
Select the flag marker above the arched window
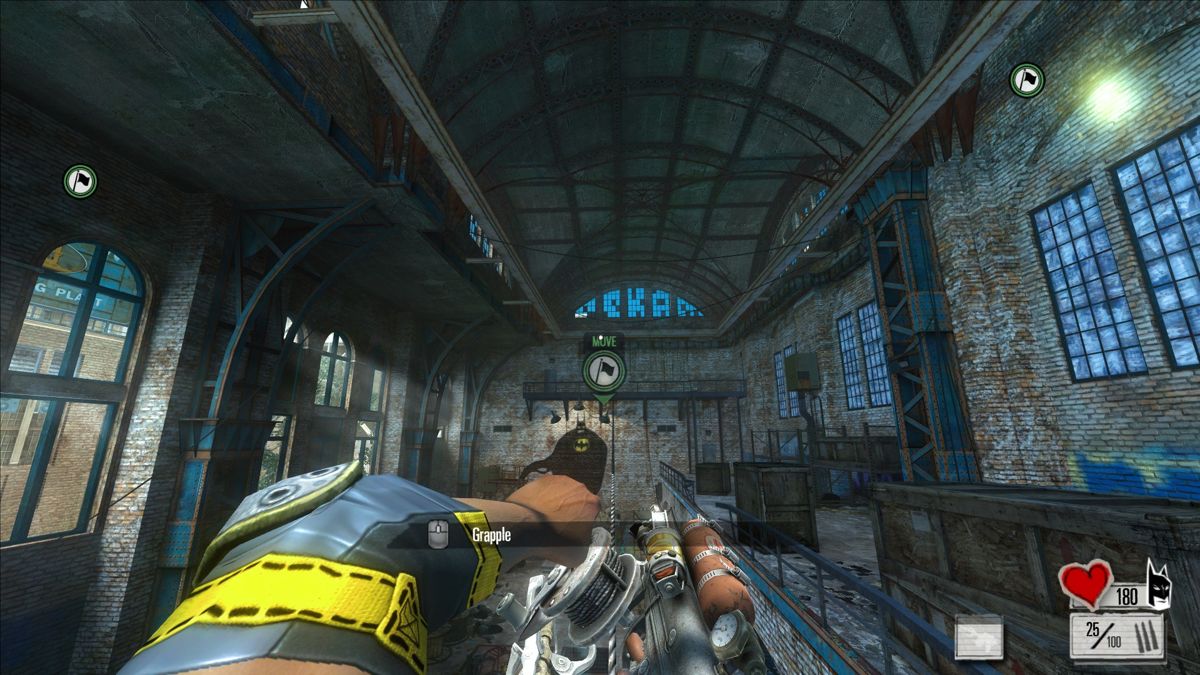pos(80,181)
